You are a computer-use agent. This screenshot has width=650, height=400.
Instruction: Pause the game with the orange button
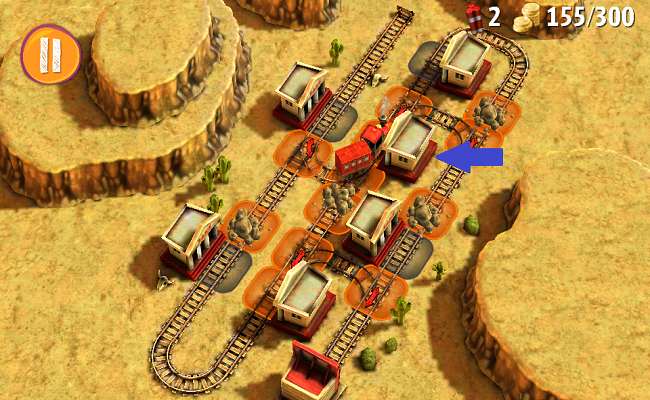[50, 55]
